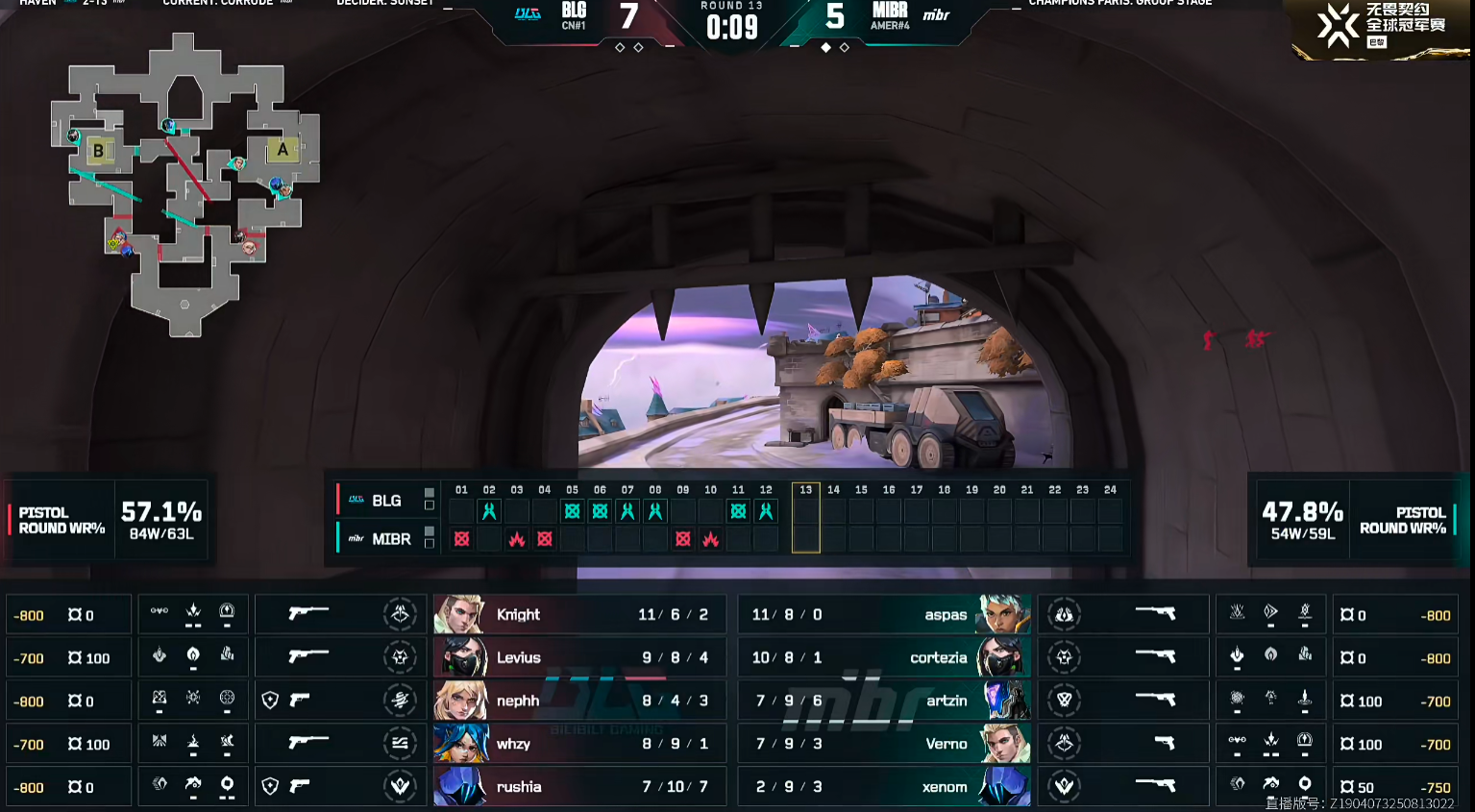Click whzy's player portrait
The image size is (1475, 812).
tap(459, 744)
